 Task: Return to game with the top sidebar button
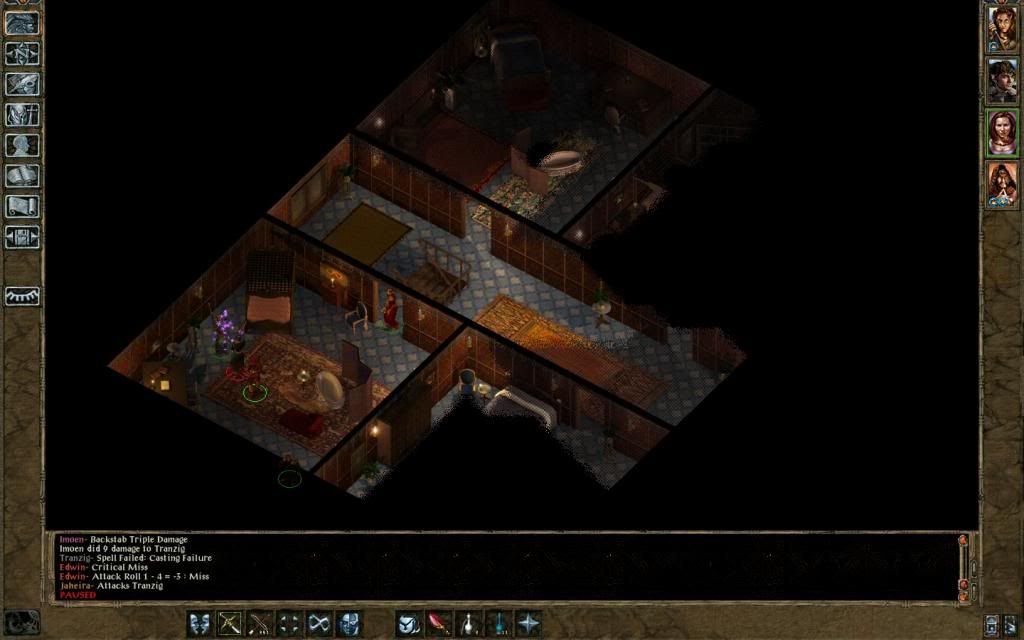(x=22, y=23)
